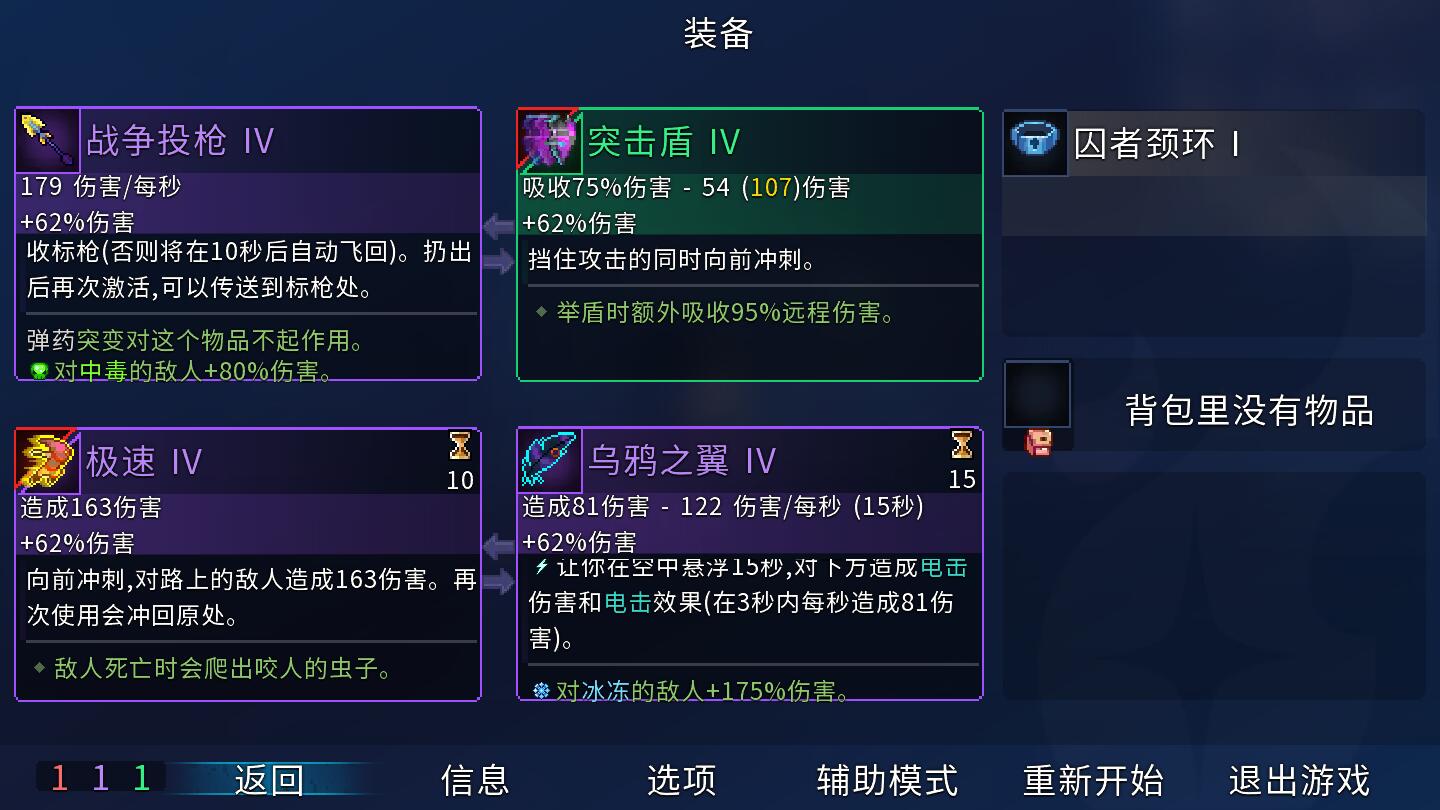Select the empty backpack item slot
This screenshot has width=1440, height=810.
(x=1037, y=396)
